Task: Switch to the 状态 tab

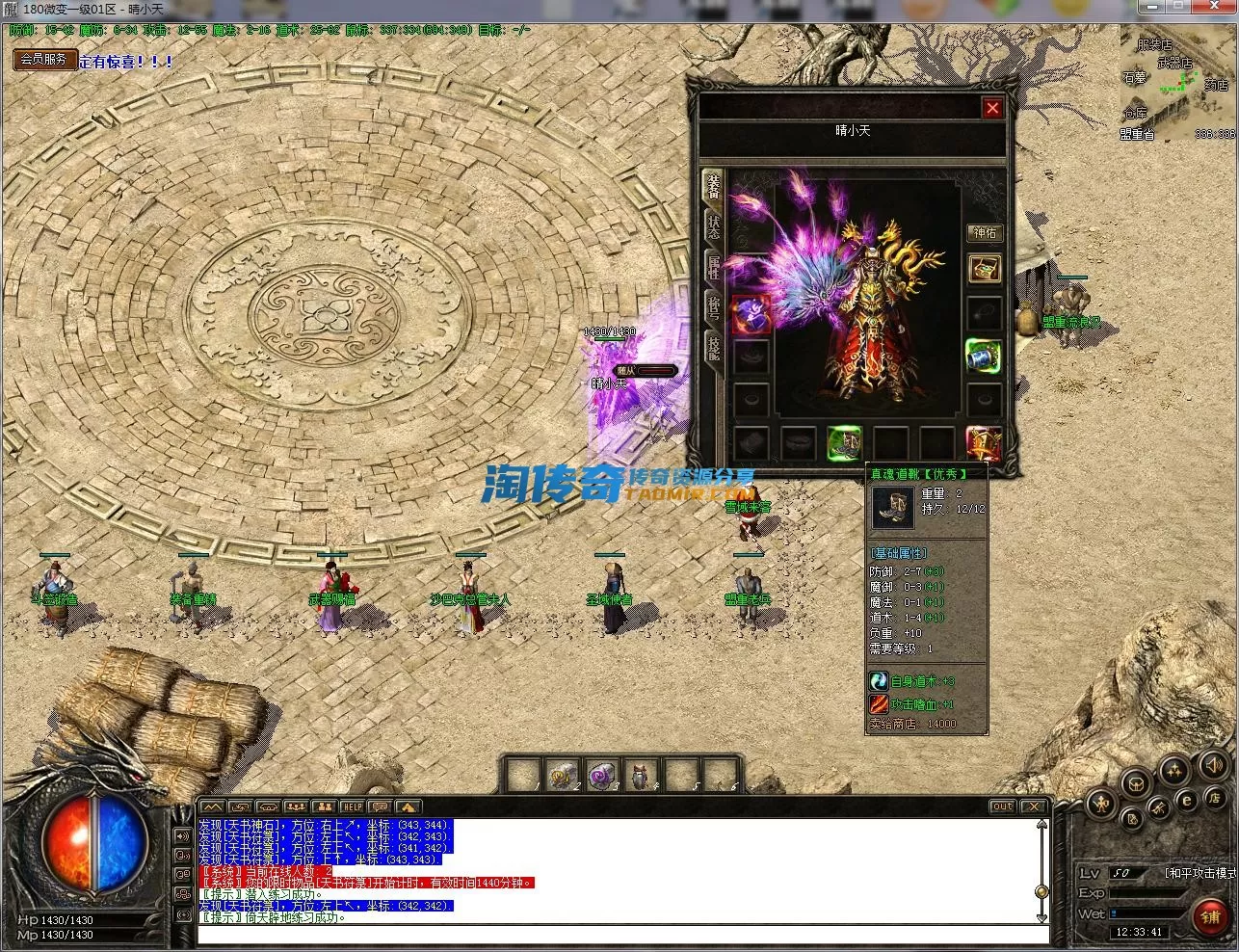Action: pyautogui.click(x=713, y=225)
